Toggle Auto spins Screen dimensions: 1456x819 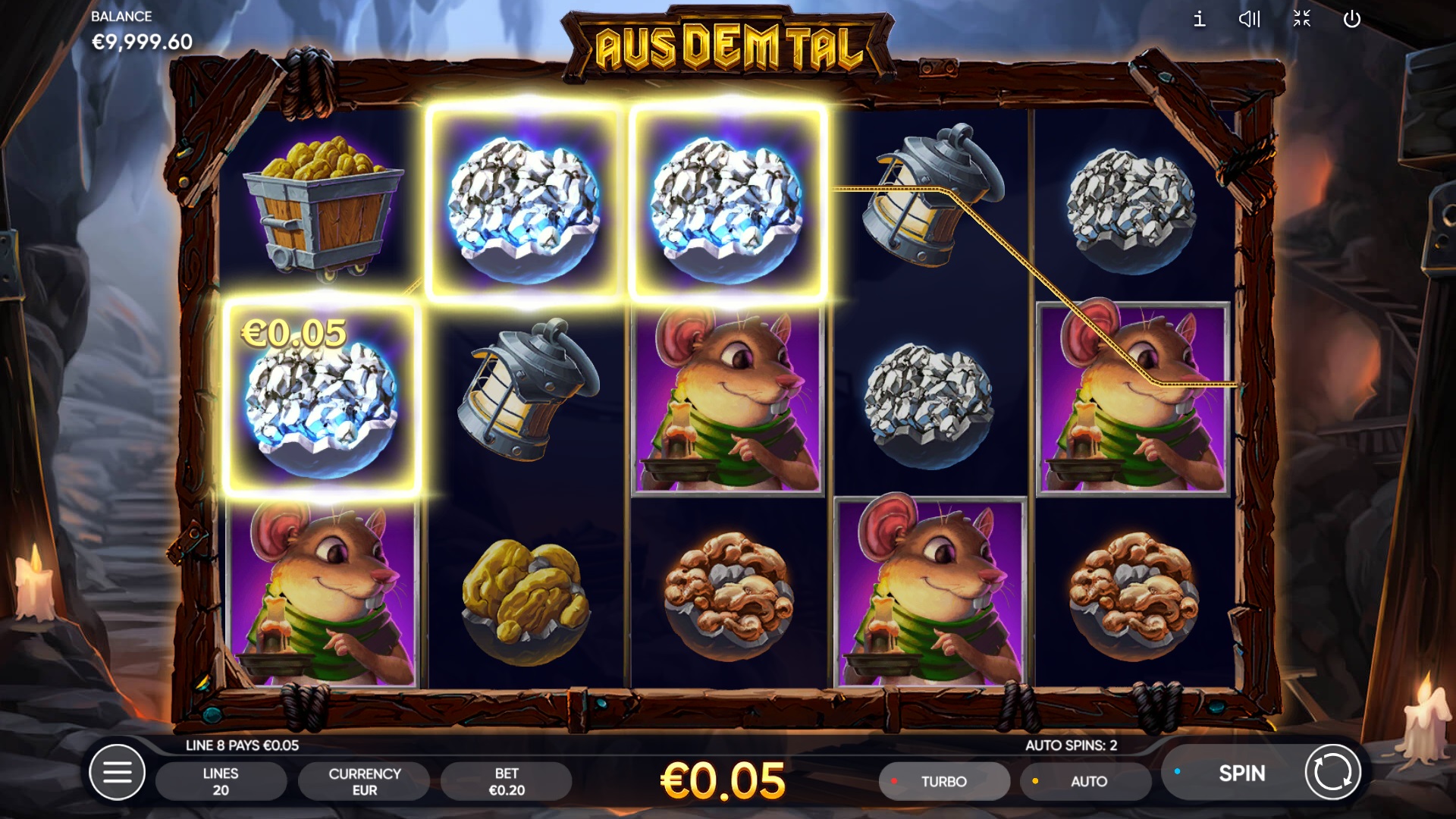(1086, 781)
